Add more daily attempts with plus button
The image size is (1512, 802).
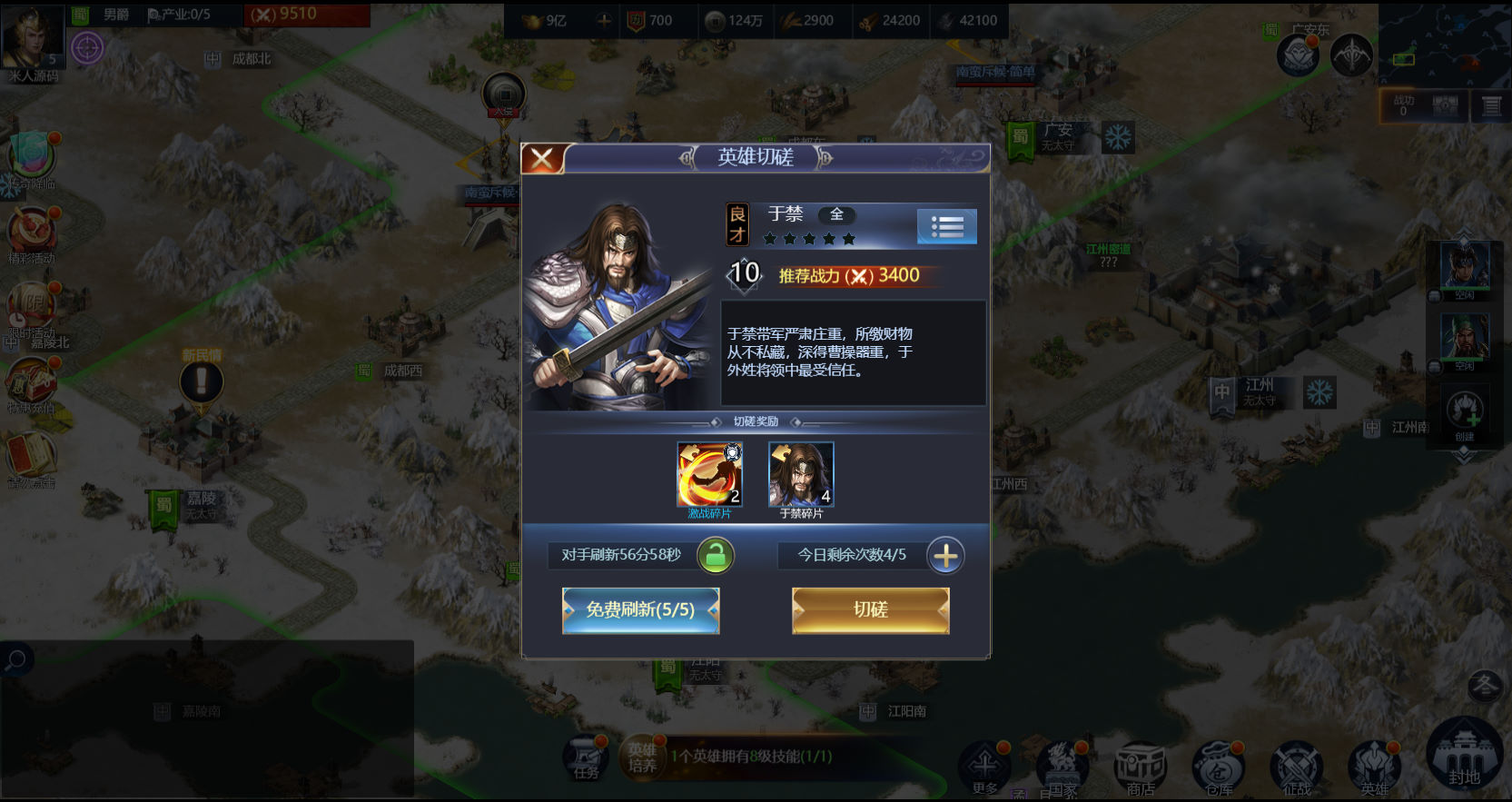[x=945, y=556]
